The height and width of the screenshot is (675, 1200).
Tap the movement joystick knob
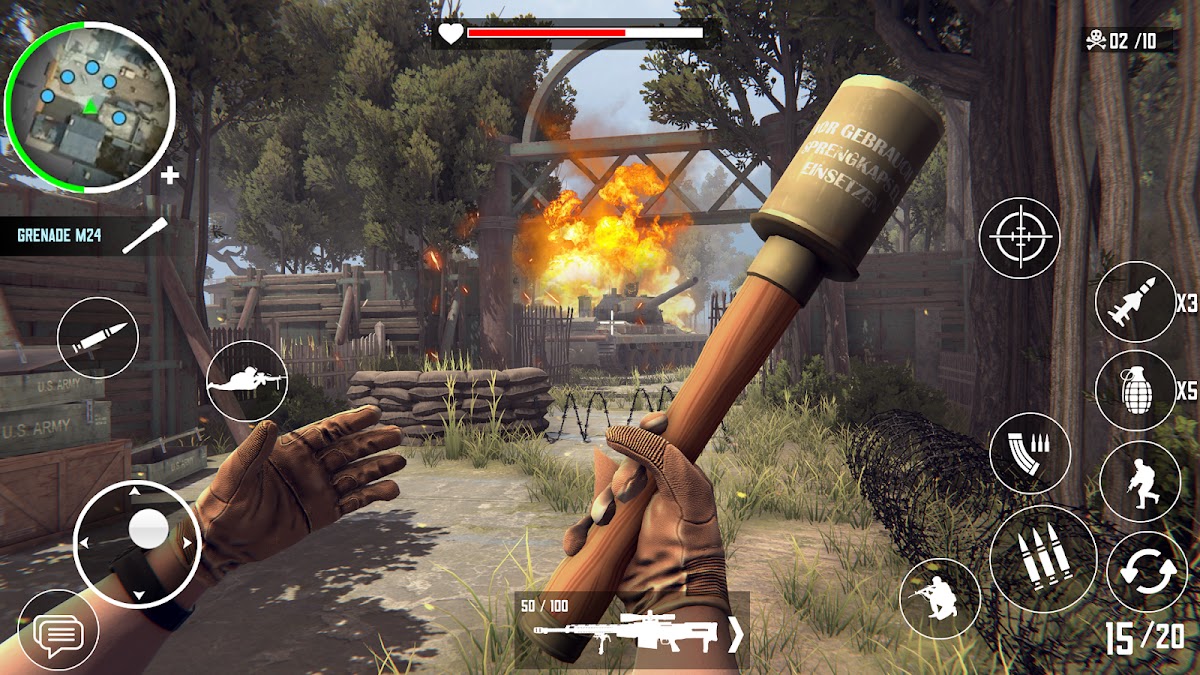coord(149,528)
